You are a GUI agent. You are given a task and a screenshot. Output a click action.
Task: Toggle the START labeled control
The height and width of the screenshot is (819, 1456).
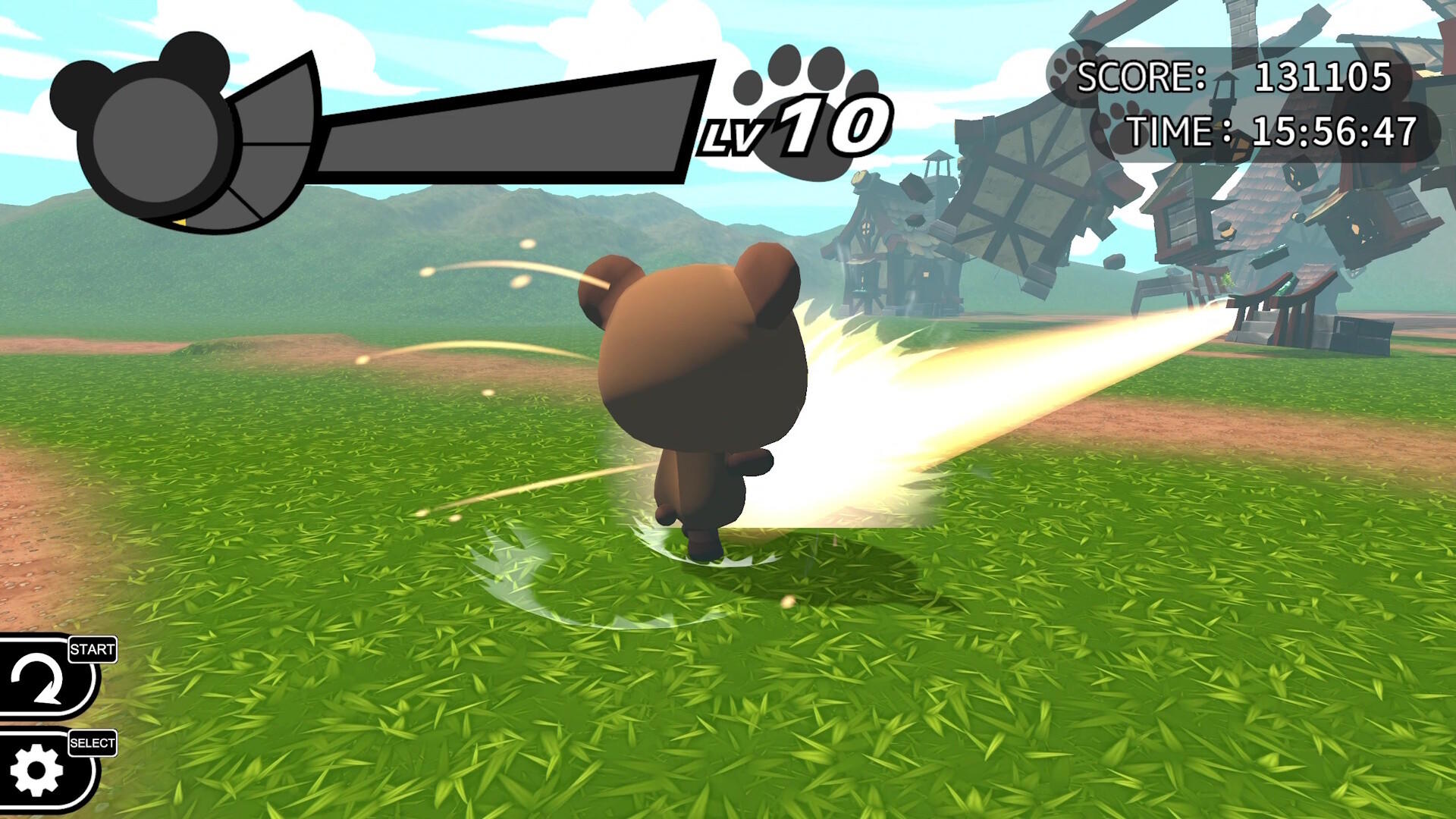pos(91,649)
